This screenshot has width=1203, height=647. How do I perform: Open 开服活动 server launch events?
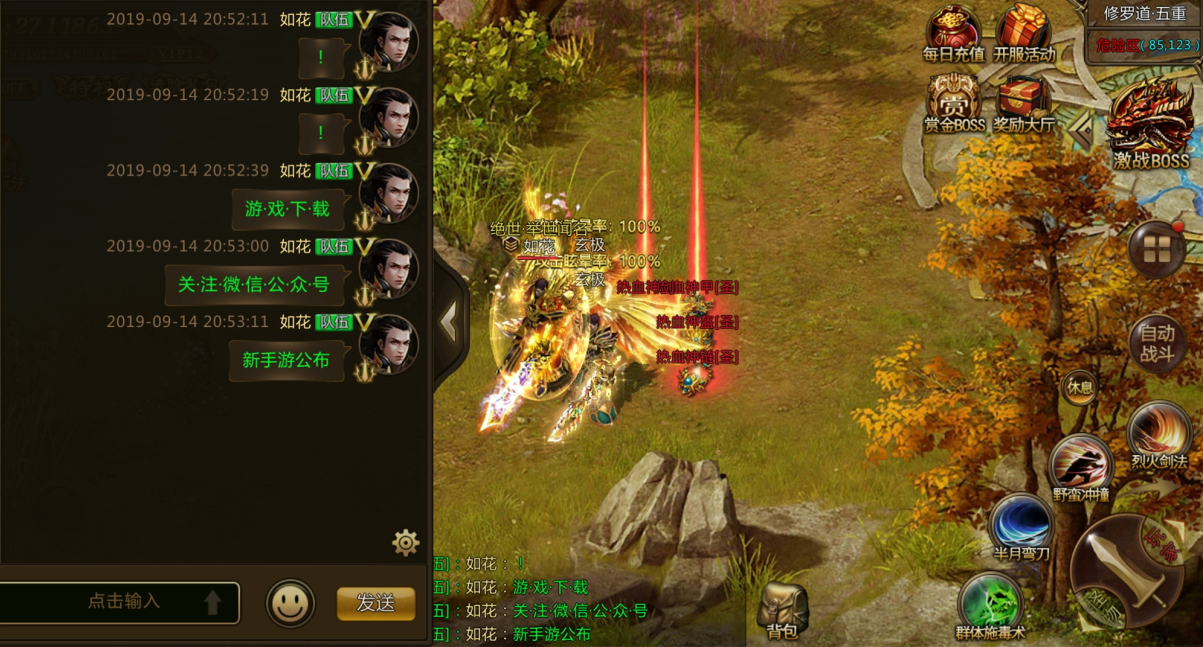pyautogui.click(x=1024, y=33)
